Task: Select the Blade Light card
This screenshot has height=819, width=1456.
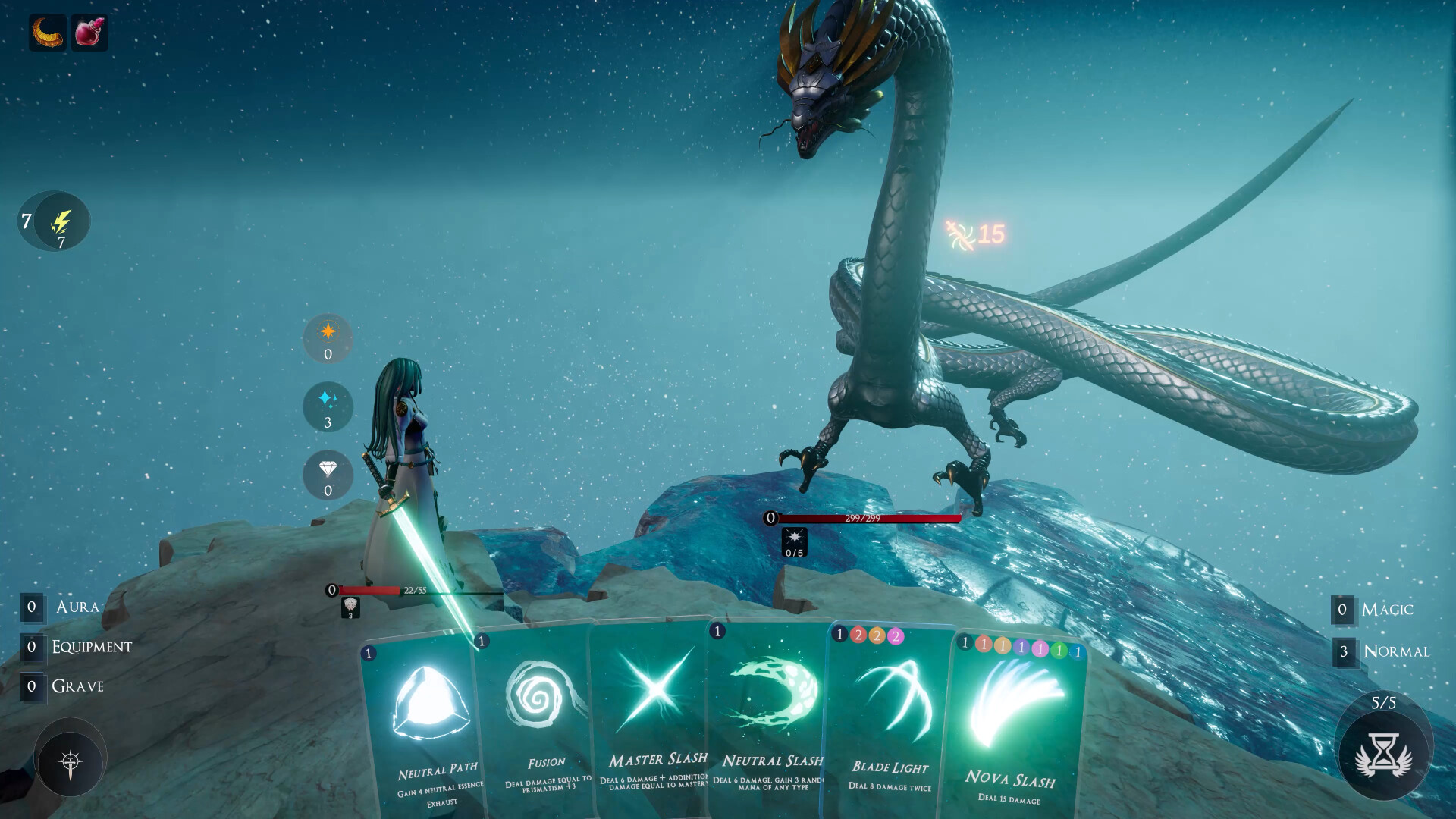Action: (889, 720)
